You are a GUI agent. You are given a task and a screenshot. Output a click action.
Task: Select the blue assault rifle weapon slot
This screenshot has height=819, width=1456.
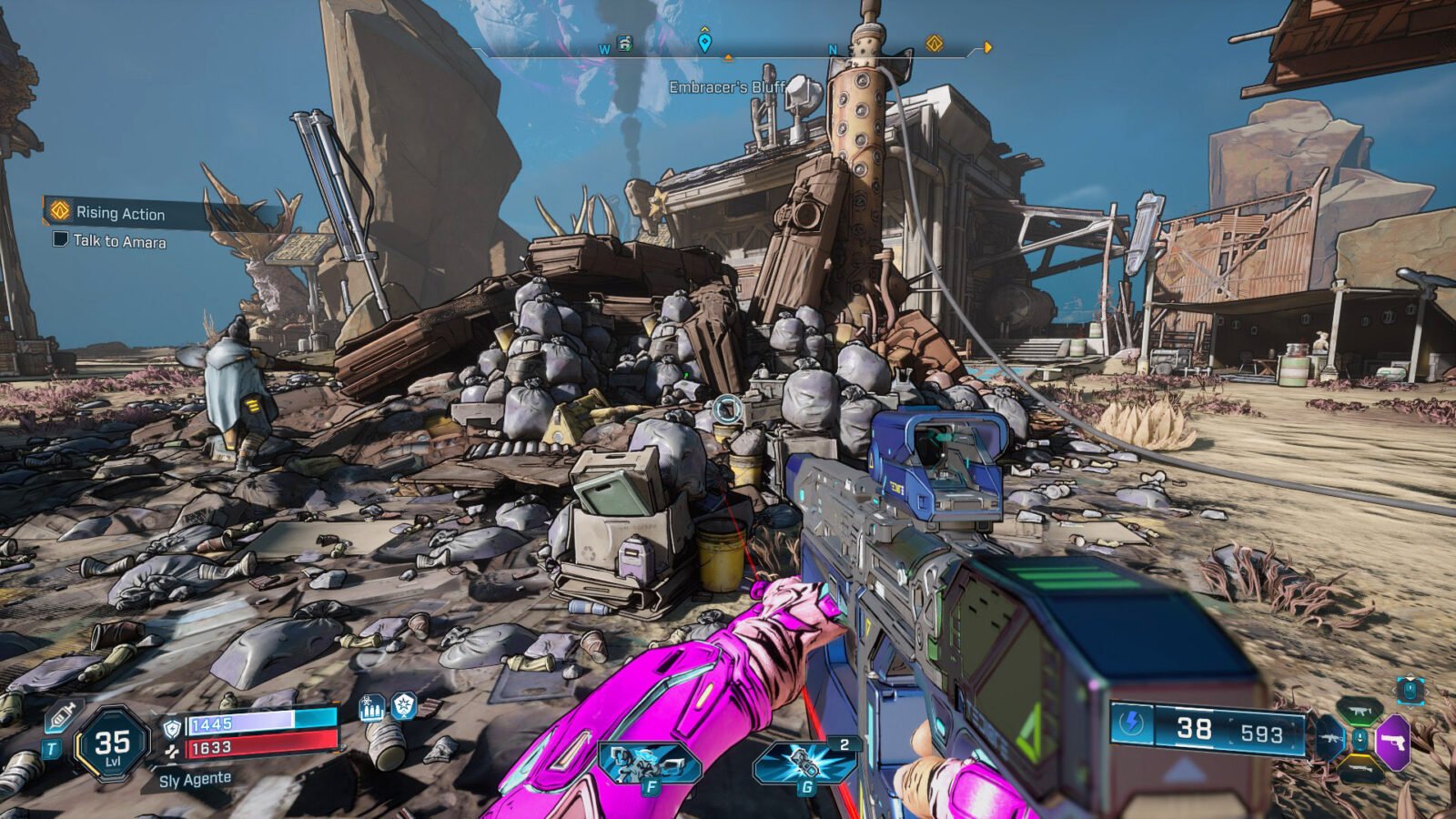pyautogui.click(x=1330, y=739)
